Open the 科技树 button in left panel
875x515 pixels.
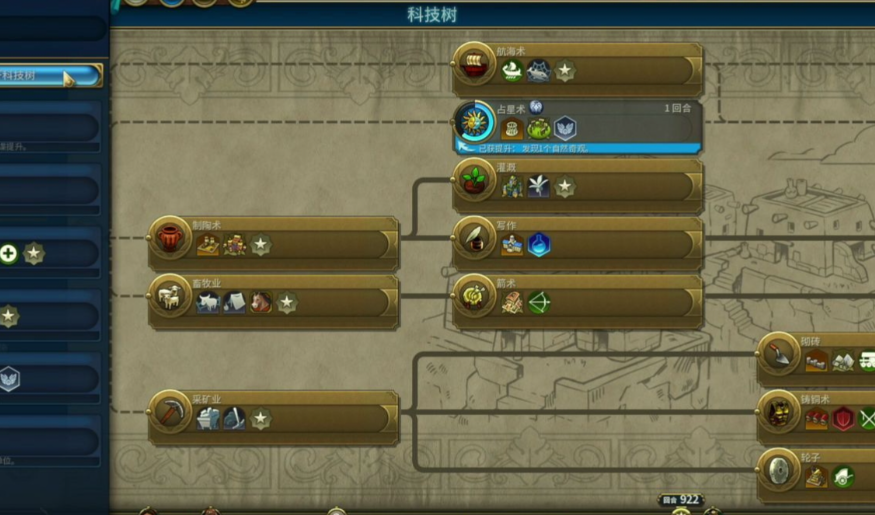(x=50, y=76)
